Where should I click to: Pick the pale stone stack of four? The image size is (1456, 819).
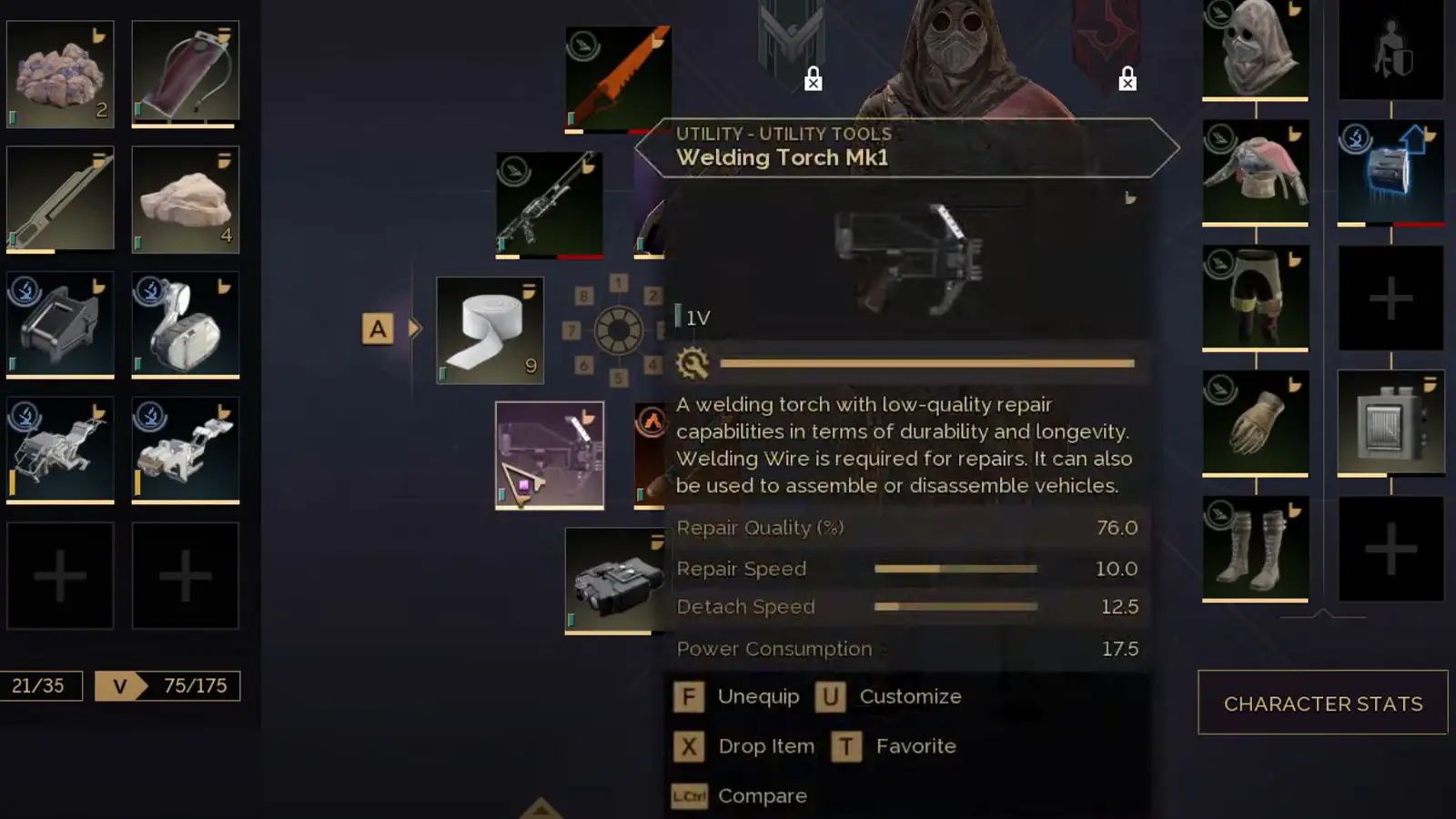tap(186, 199)
